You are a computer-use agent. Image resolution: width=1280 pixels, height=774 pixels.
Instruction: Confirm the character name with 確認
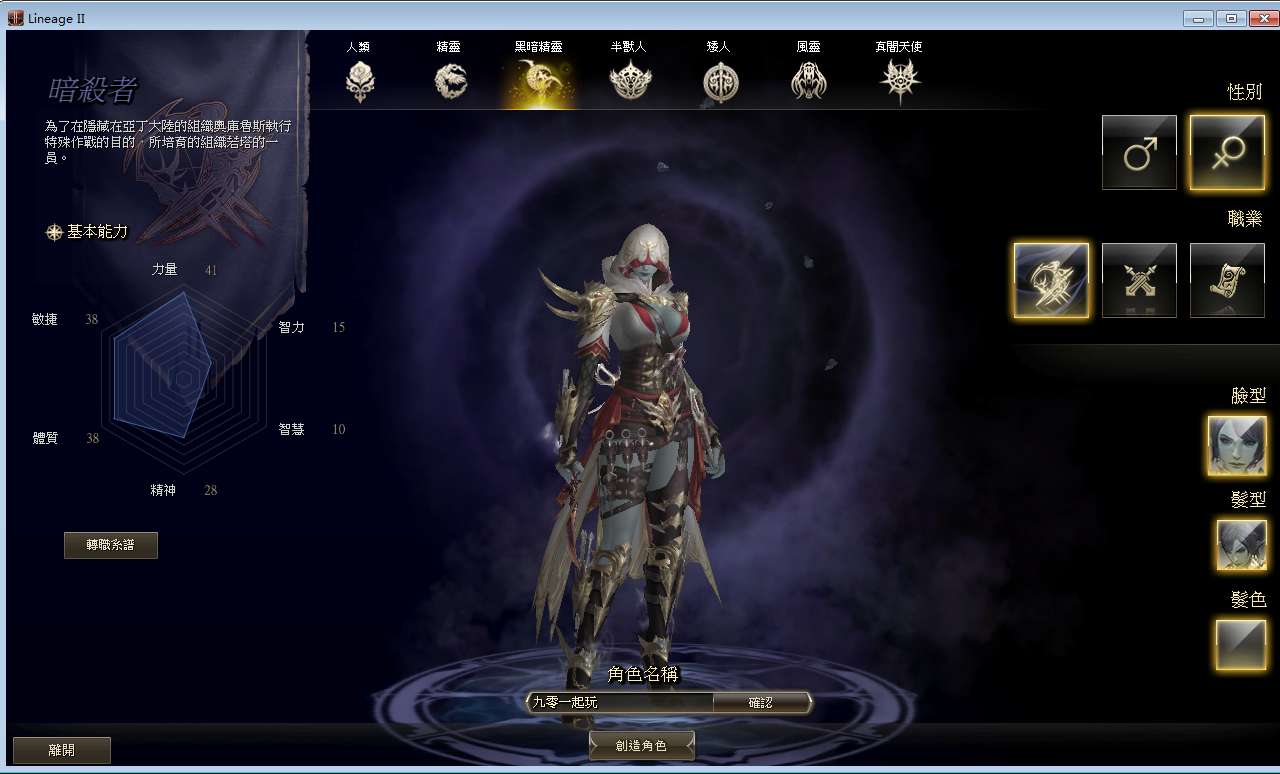760,703
